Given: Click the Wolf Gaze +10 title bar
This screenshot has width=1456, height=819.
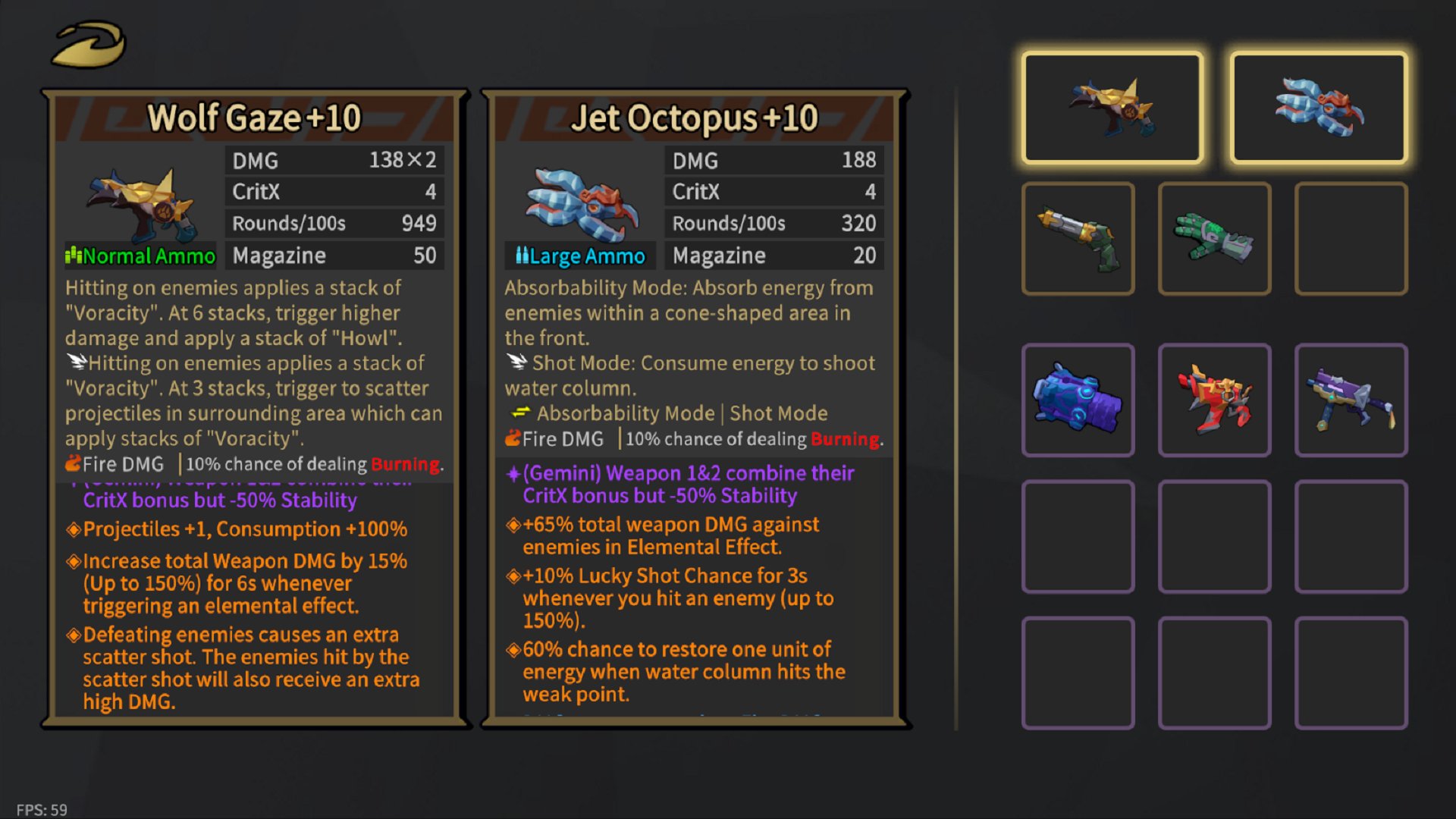Looking at the screenshot, I should [x=255, y=118].
